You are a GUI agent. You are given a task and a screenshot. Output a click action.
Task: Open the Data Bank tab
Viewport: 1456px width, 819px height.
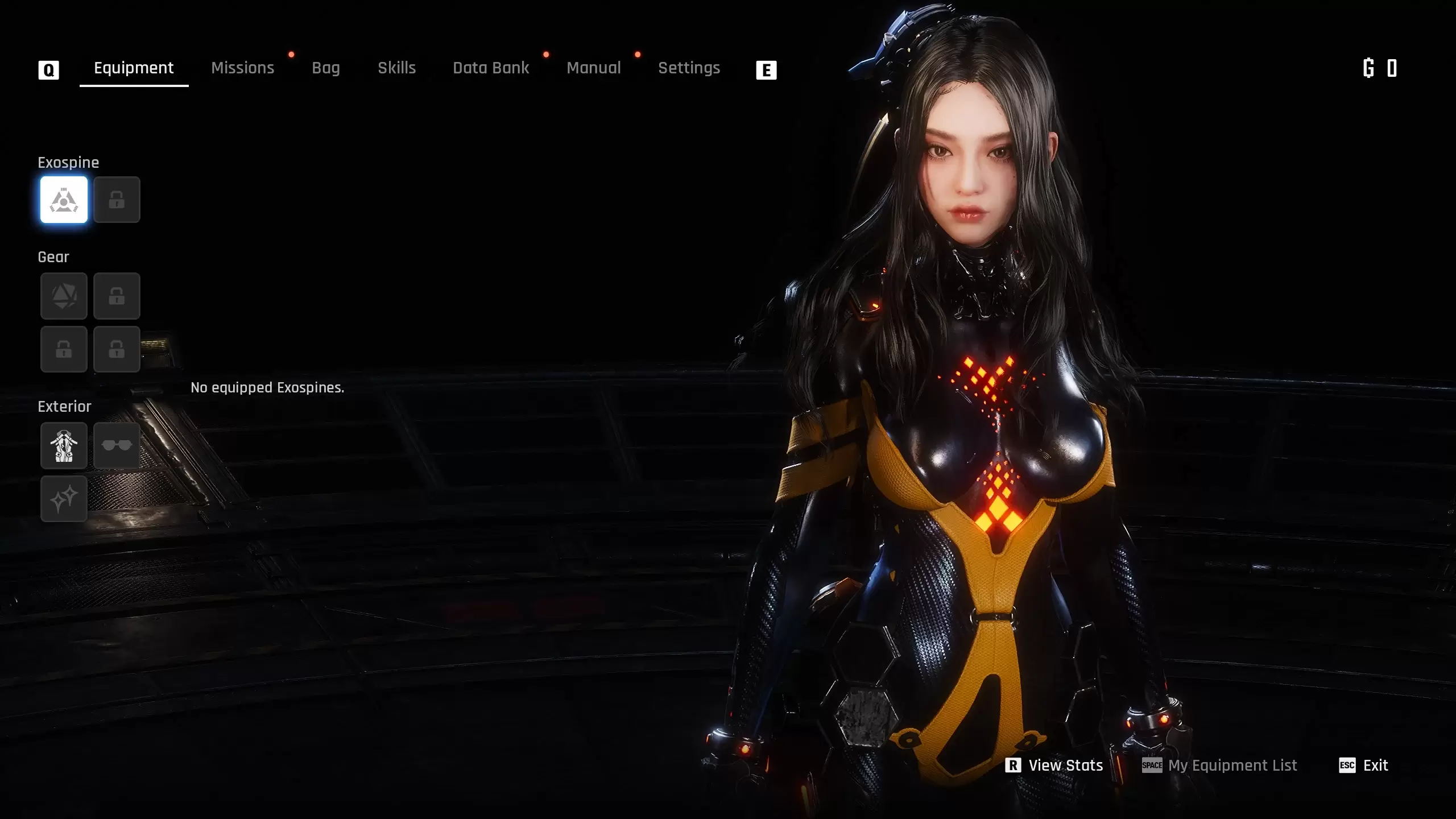pyautogui.click(x=491, y=68)
